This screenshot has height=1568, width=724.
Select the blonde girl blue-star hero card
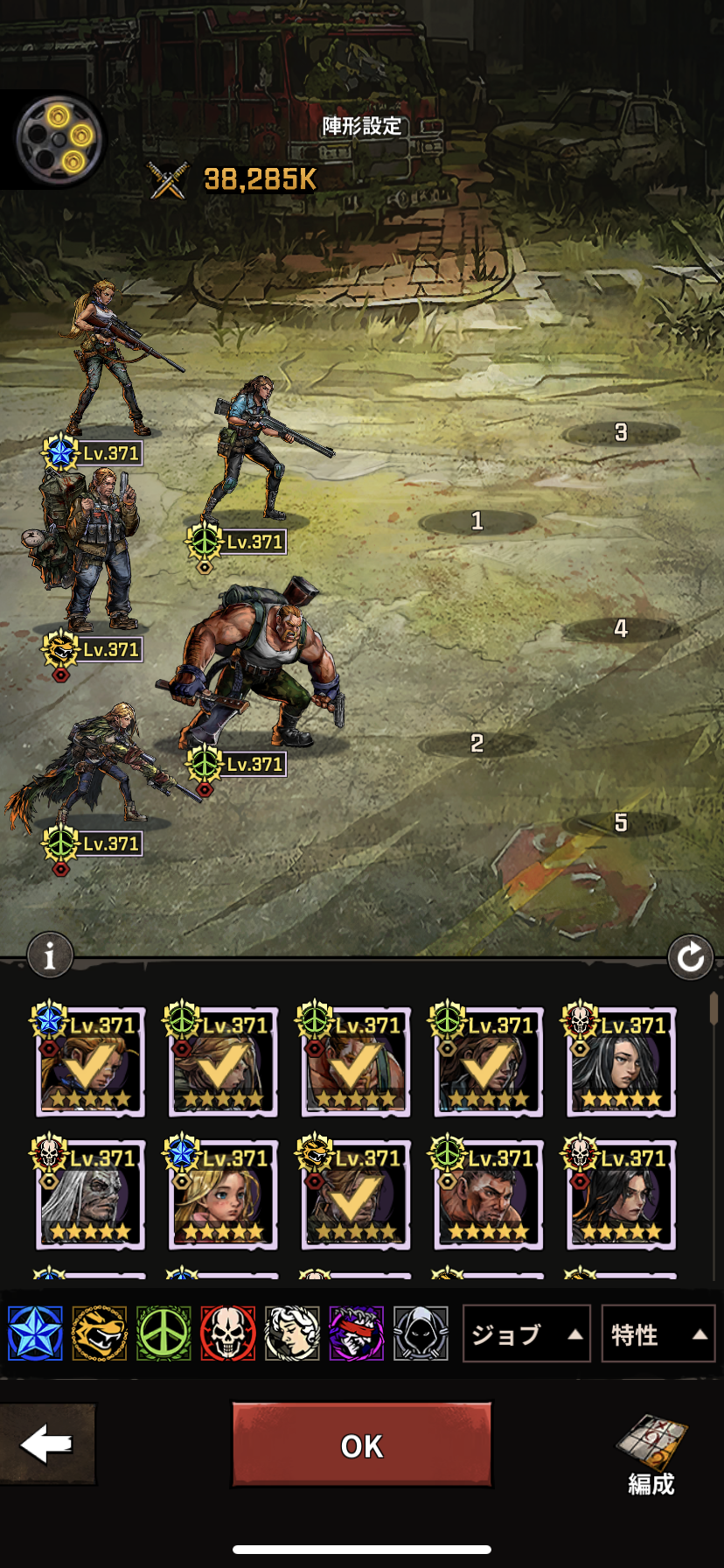point(222,1195)
